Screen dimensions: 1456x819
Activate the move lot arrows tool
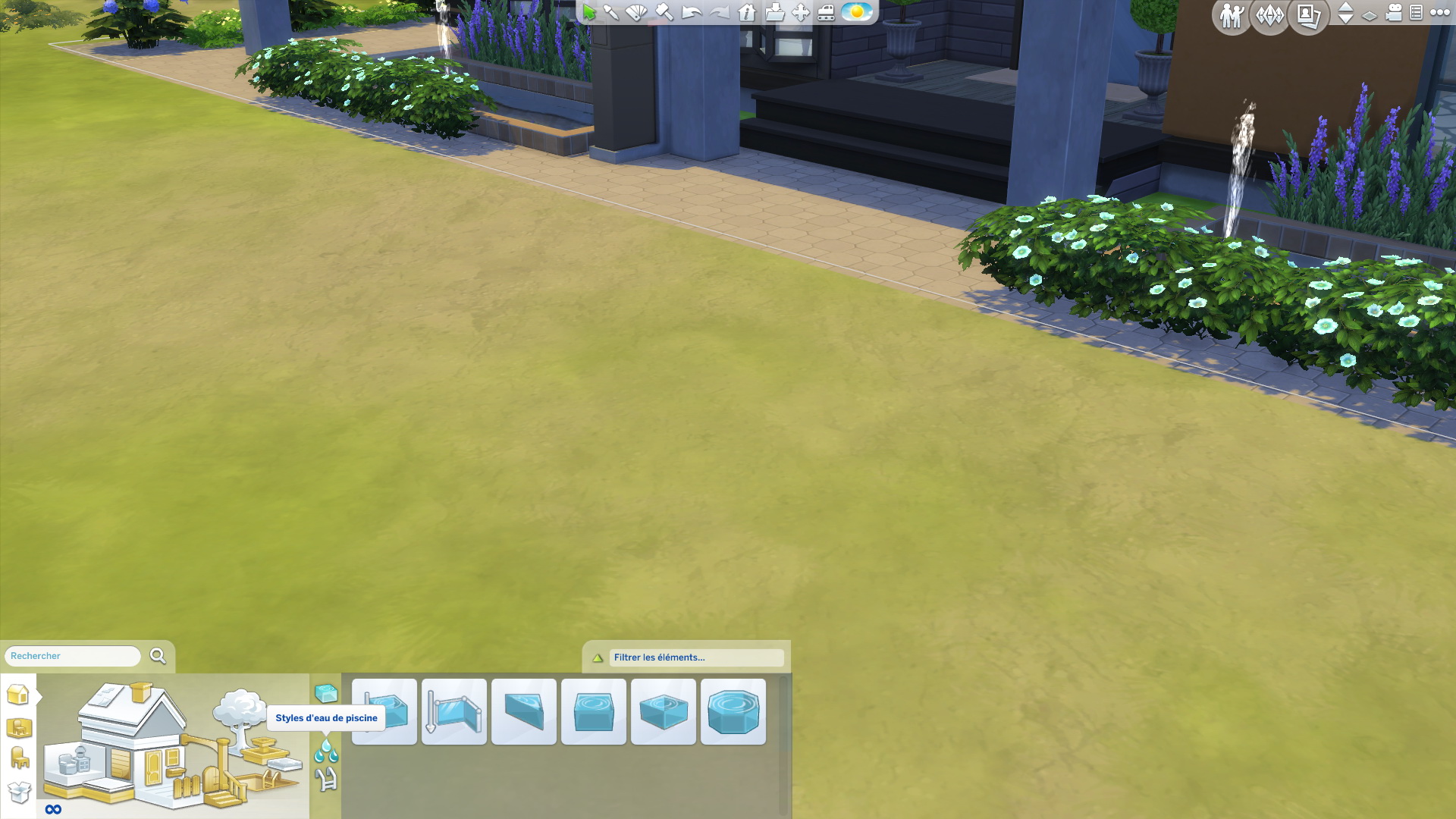pyautogui.click(x=800, y=12)
